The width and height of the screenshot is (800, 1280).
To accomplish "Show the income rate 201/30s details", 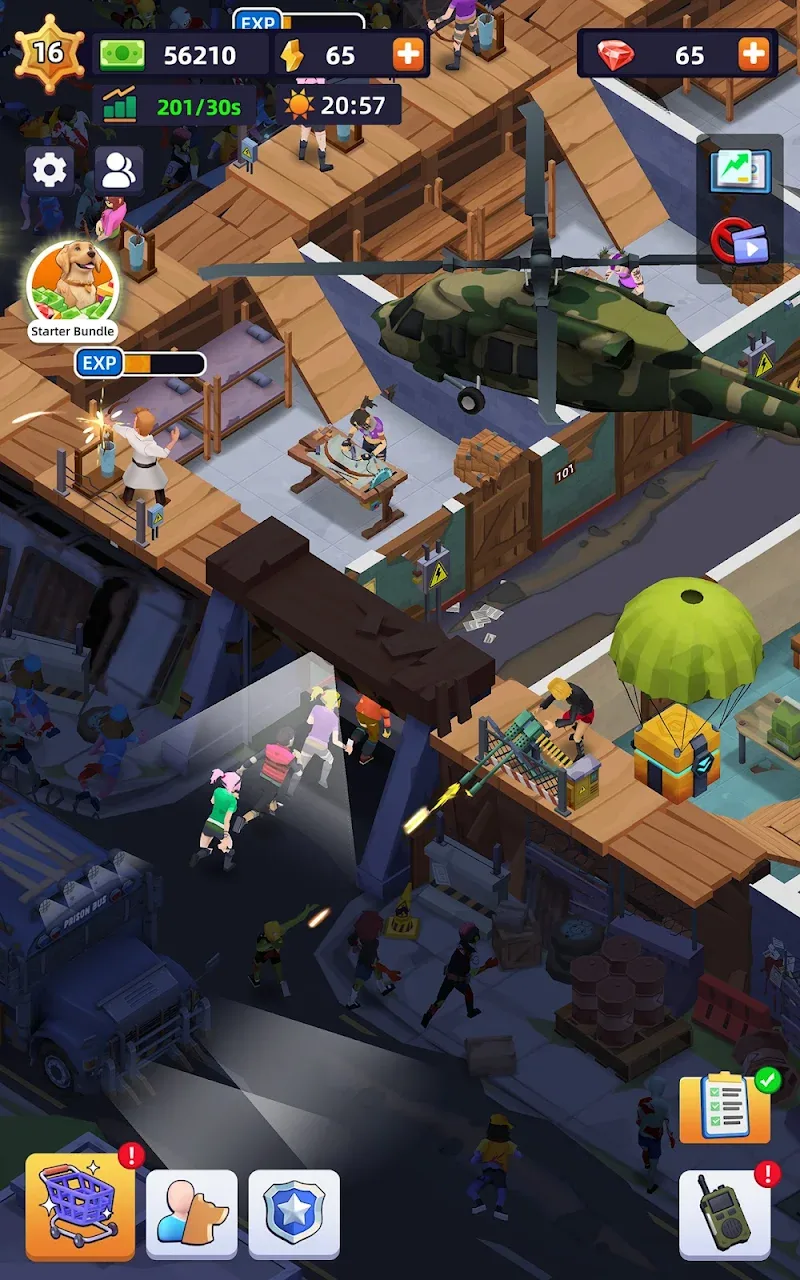I will click(x=177, y=106).
